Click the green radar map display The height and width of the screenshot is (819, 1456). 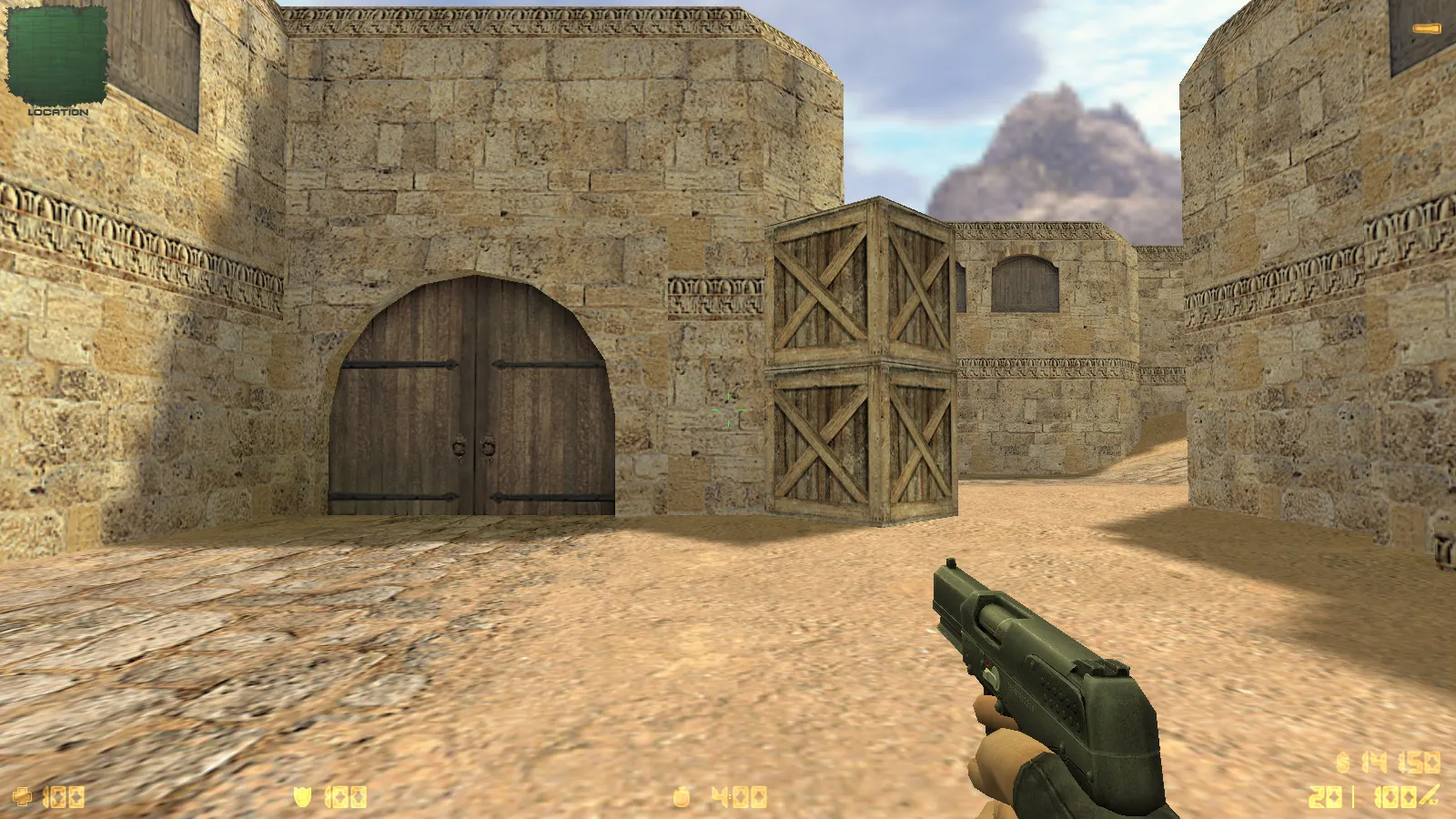click(56, 55)
